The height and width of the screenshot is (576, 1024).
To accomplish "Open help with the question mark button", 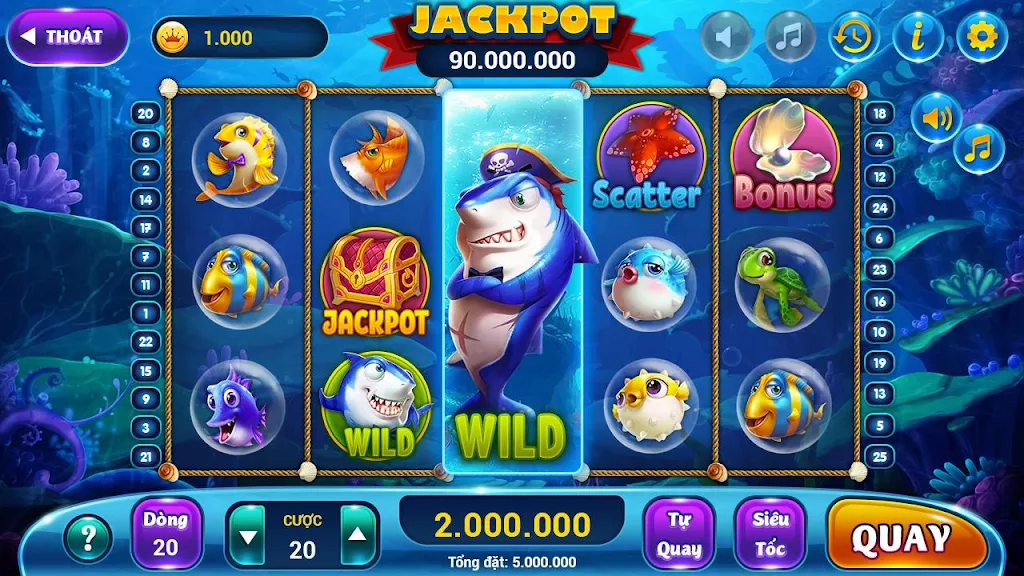I will (x=88, y=538).
